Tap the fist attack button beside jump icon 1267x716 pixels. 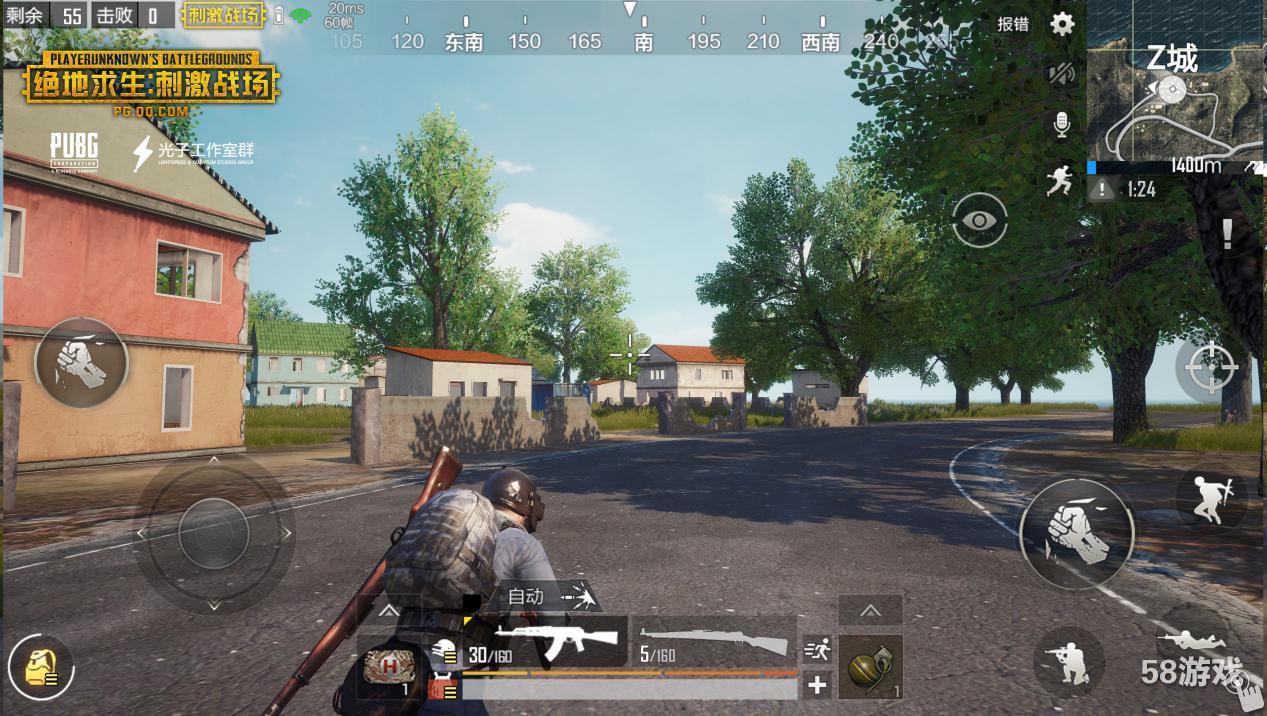pyautogui.click(x=1077, y=533)
